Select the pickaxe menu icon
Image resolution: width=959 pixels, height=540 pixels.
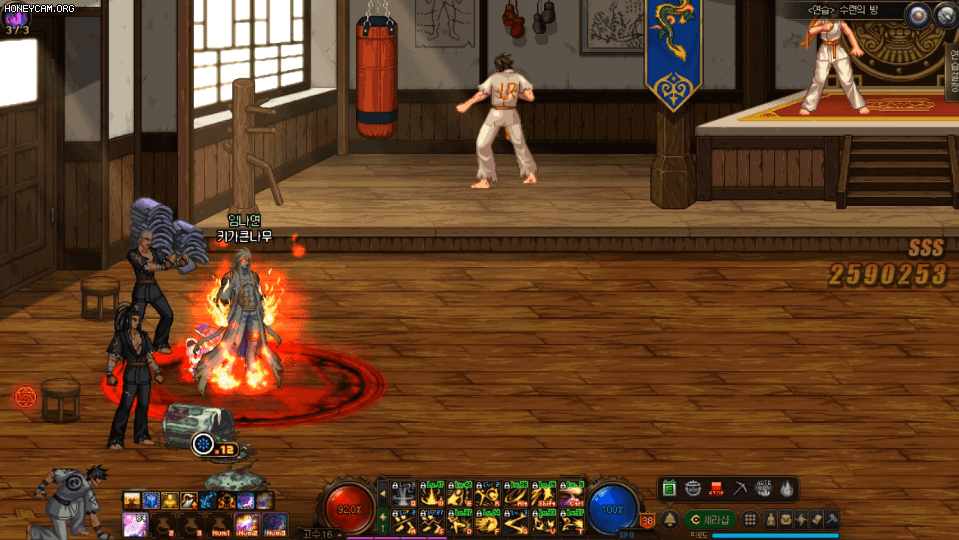pyautogui.click(x=740, y=489)
